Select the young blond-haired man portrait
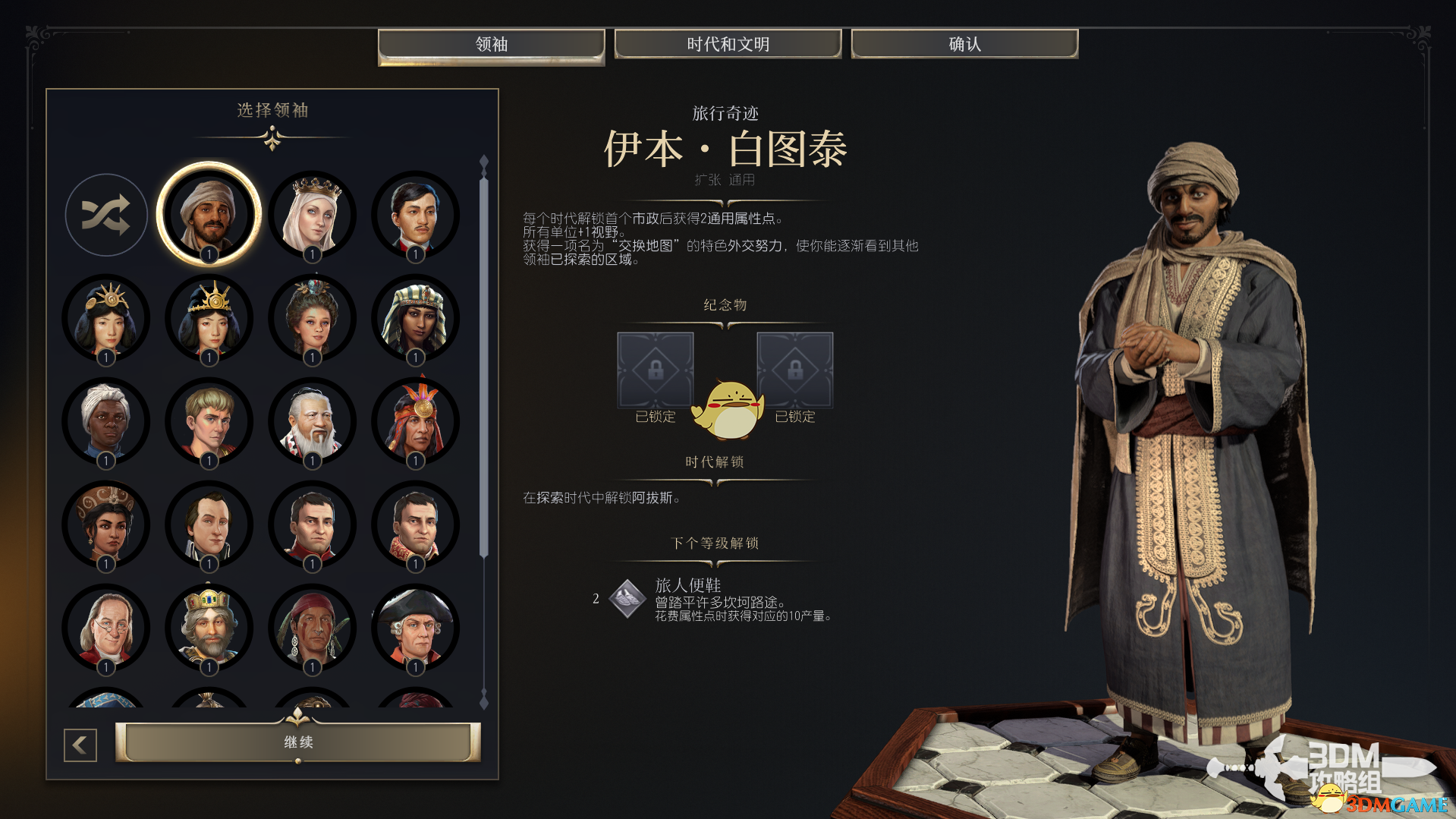The height and width of the screenshot is (819, 1456). [209, 421]
